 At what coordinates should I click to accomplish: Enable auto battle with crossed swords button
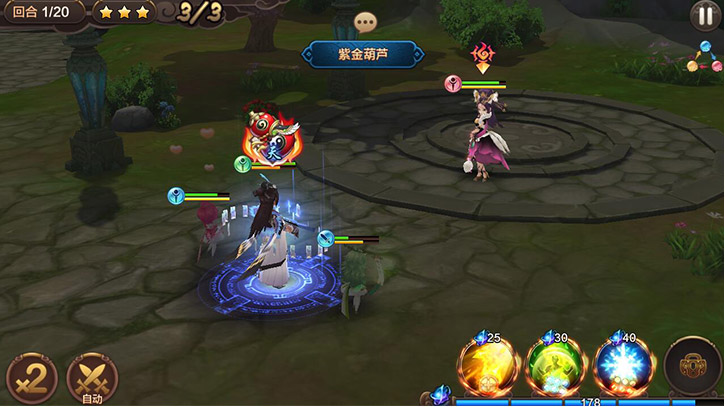coord(92,379)
